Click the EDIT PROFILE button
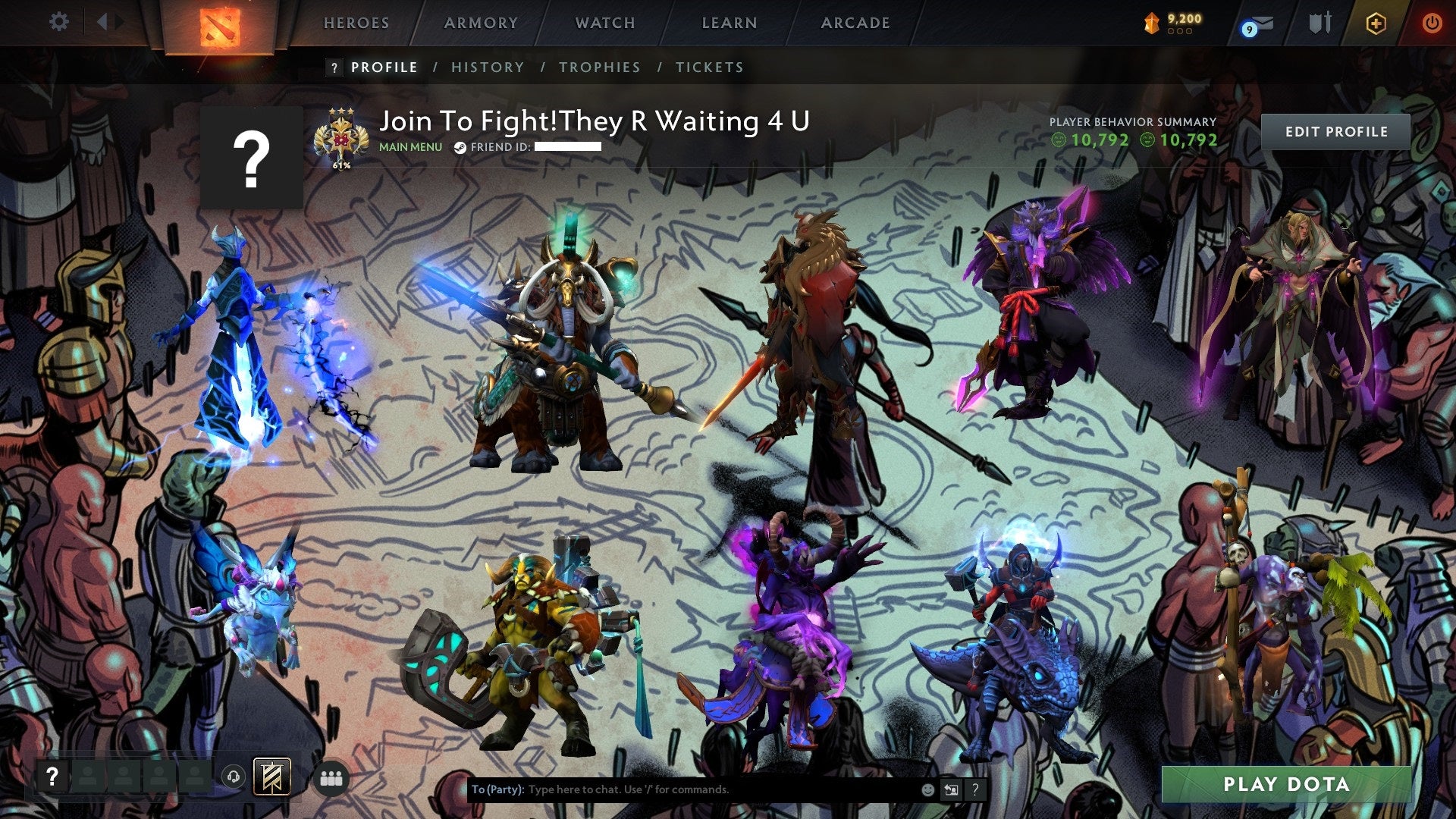 [x=1337, y=130]
